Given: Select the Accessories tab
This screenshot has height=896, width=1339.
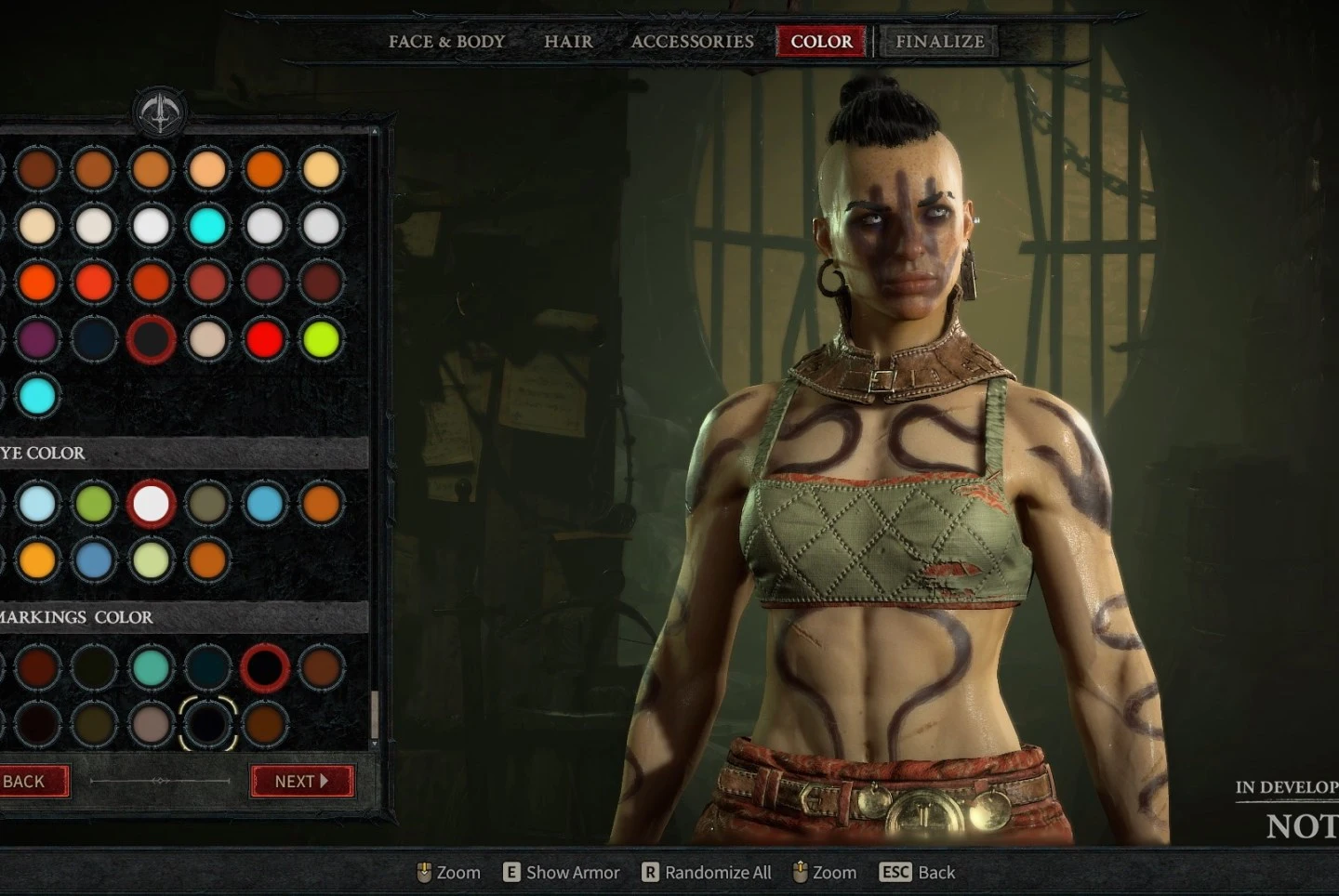Looking at the screenshot, I should click(x=692, y=42).
